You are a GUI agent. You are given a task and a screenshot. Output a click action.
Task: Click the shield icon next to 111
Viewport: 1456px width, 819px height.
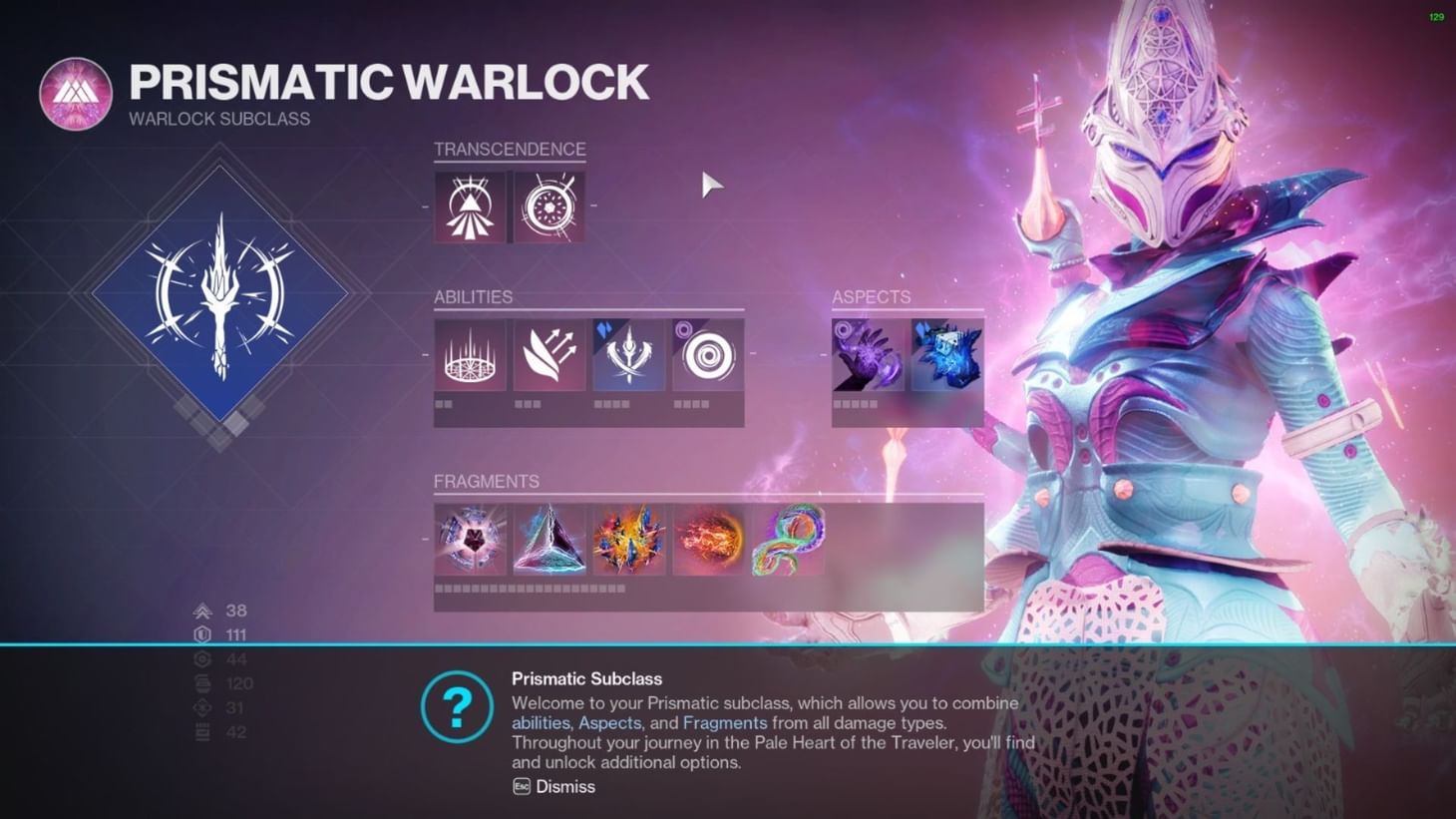[x=202, y=634]
